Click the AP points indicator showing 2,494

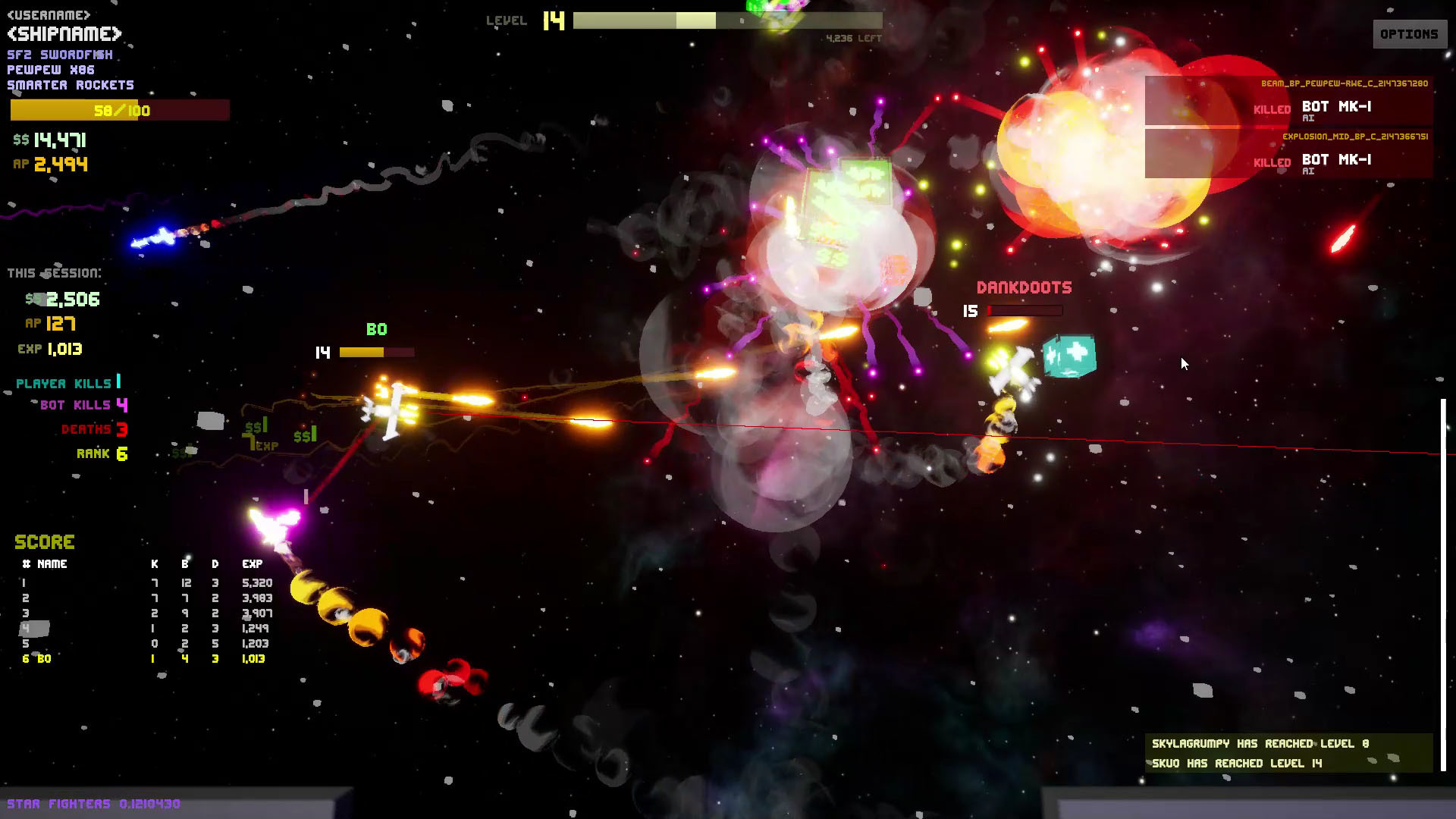[49, 164]
